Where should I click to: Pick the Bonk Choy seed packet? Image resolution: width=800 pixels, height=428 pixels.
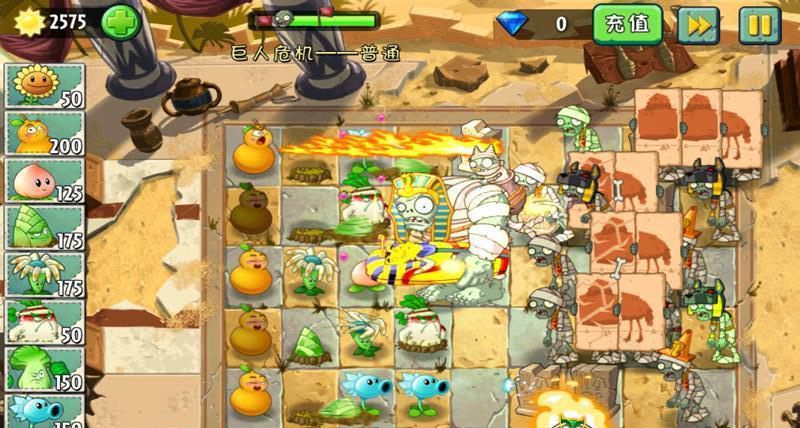(46, 368)
